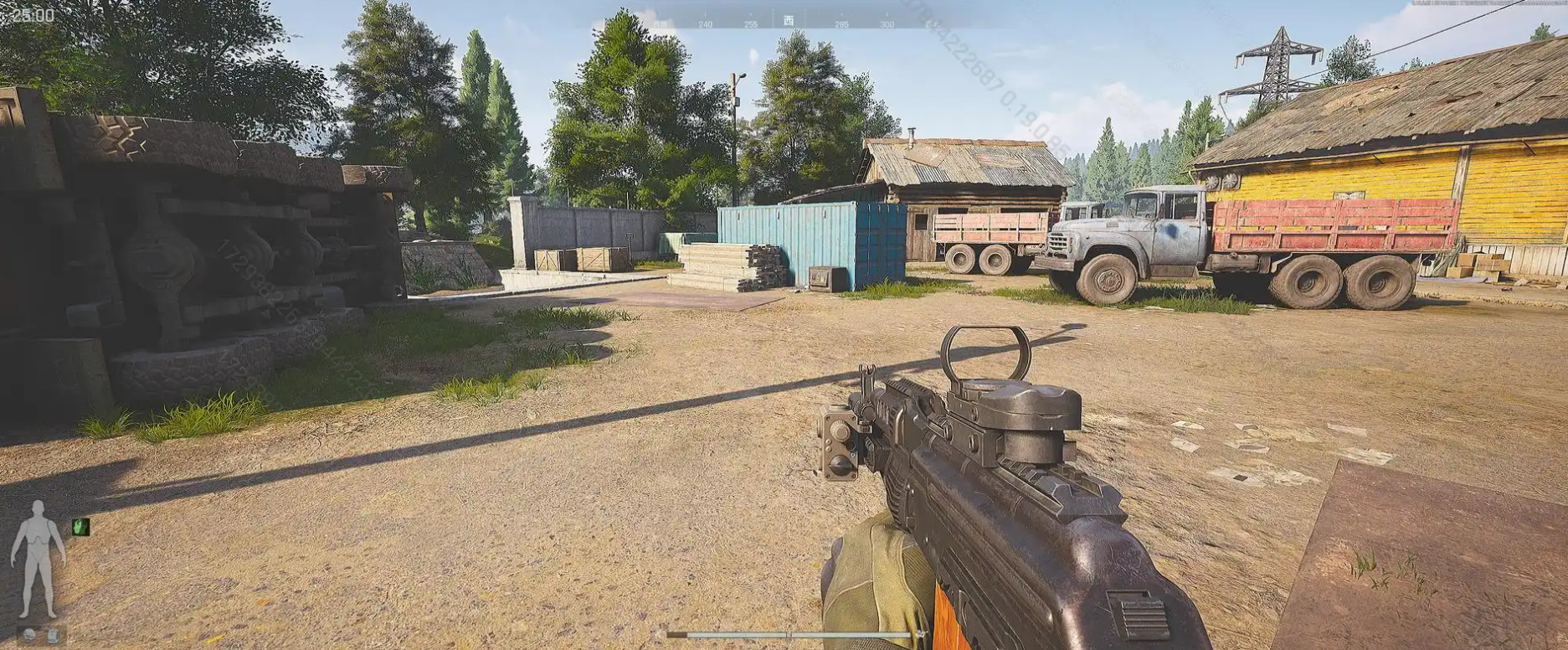Select the green head status icon
Viewport: 1568px width, 650px height.
point(80,527)
